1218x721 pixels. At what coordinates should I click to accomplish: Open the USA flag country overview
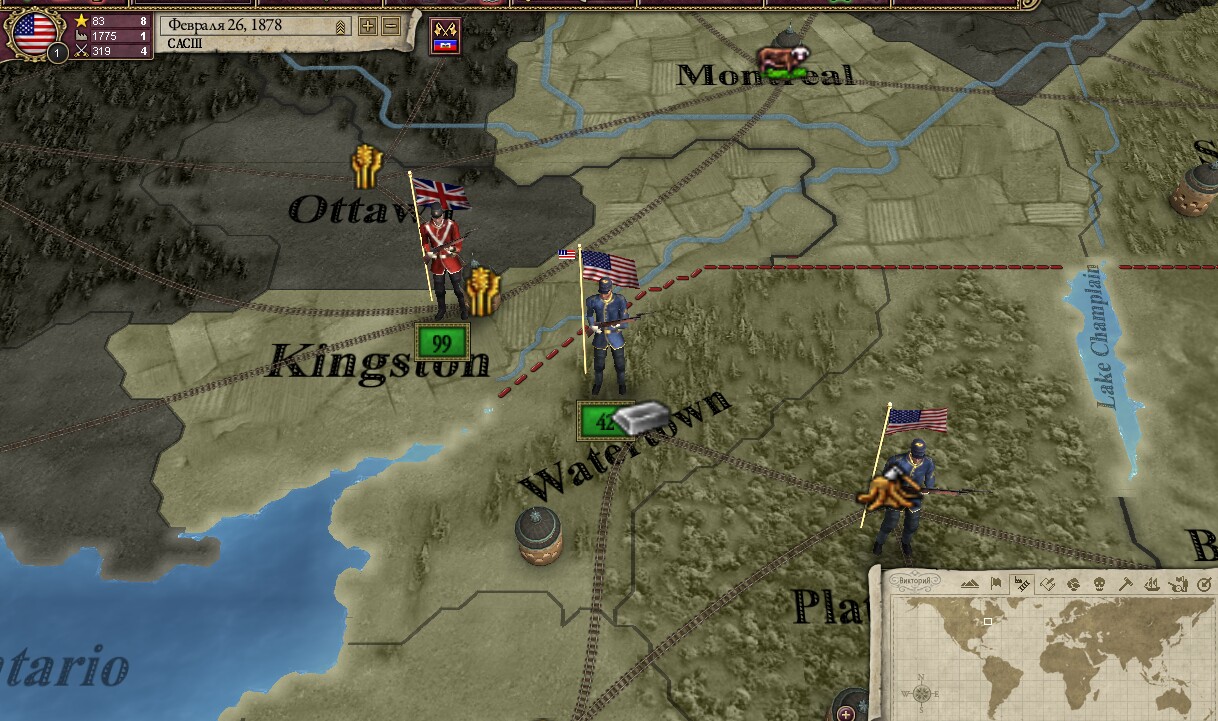[x=33, y=32]
